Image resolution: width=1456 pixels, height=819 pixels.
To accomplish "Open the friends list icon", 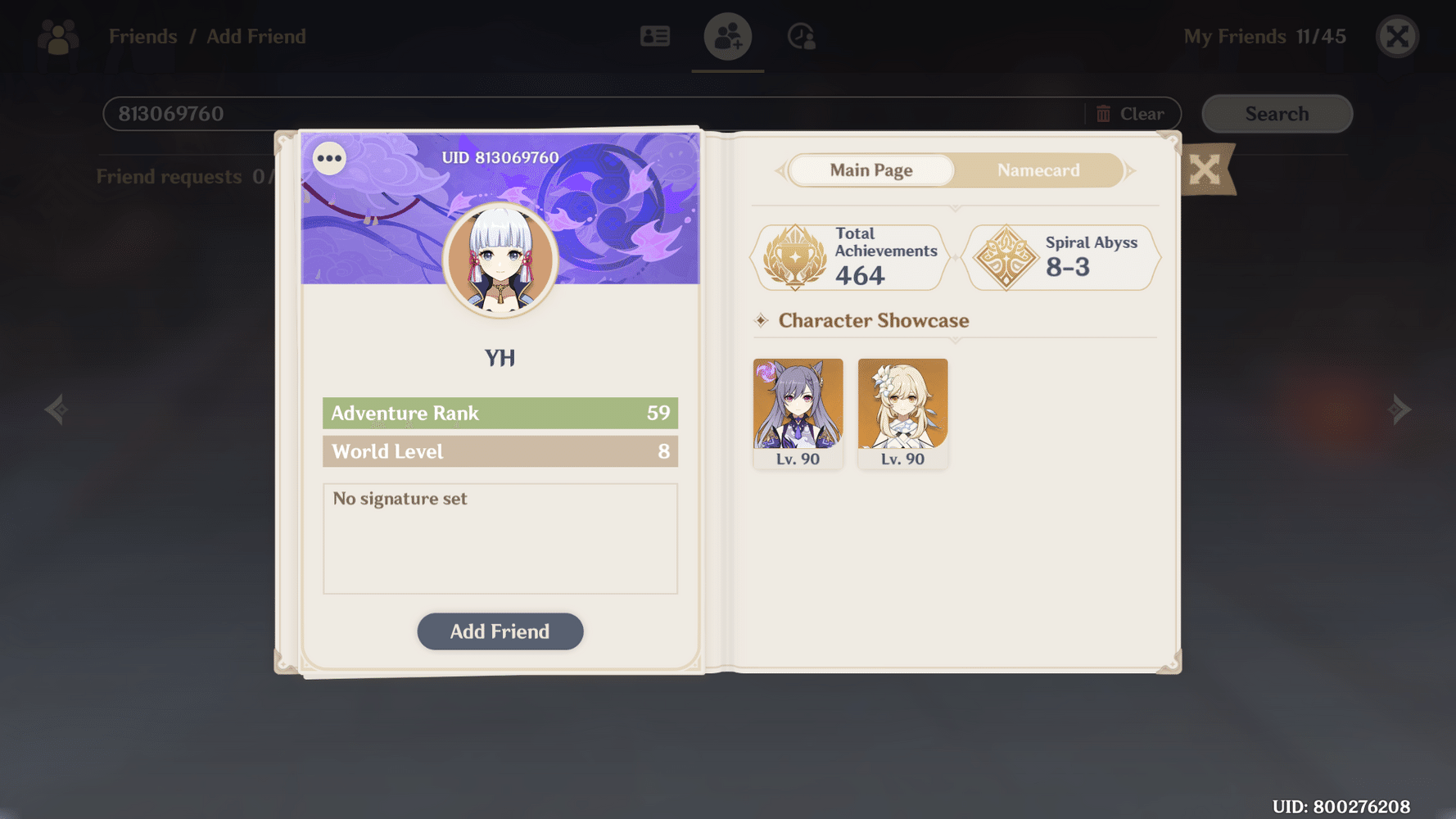I will [655, 36].
